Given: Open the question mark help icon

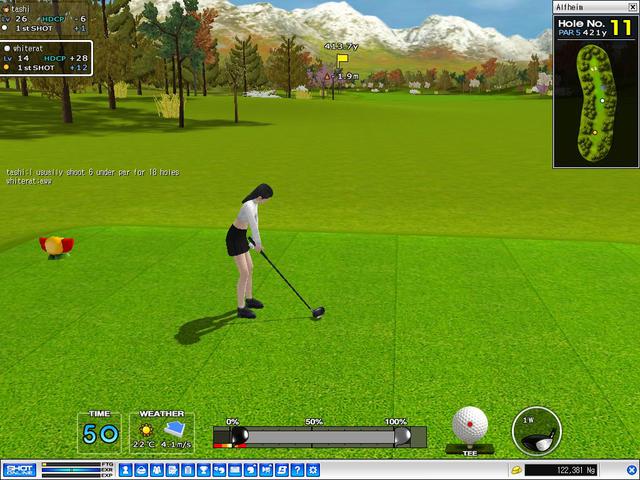Looking at the screenshot, I should point(297,470).
